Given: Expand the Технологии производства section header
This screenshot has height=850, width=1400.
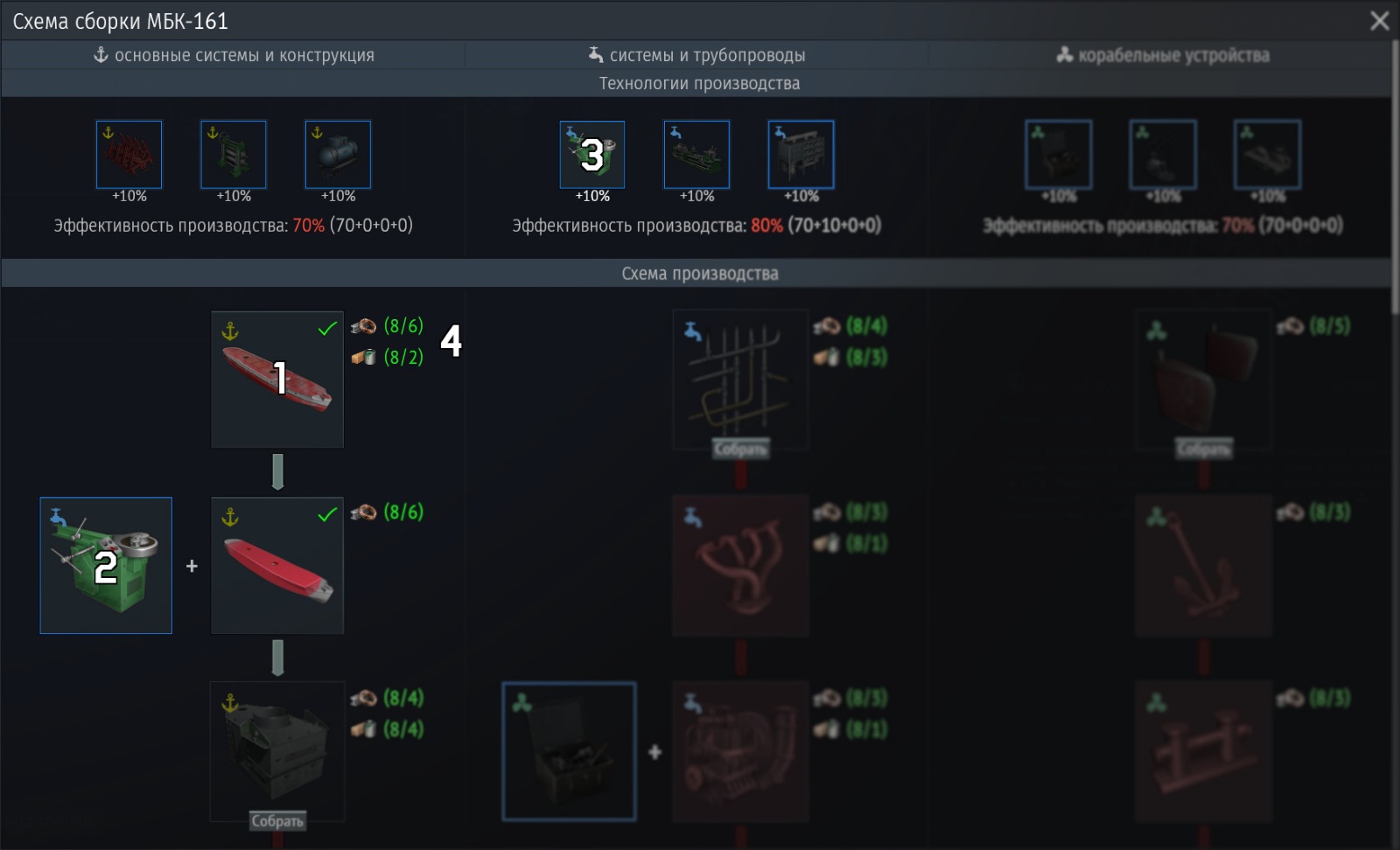Looking at the screenshot, I should 700,84.
